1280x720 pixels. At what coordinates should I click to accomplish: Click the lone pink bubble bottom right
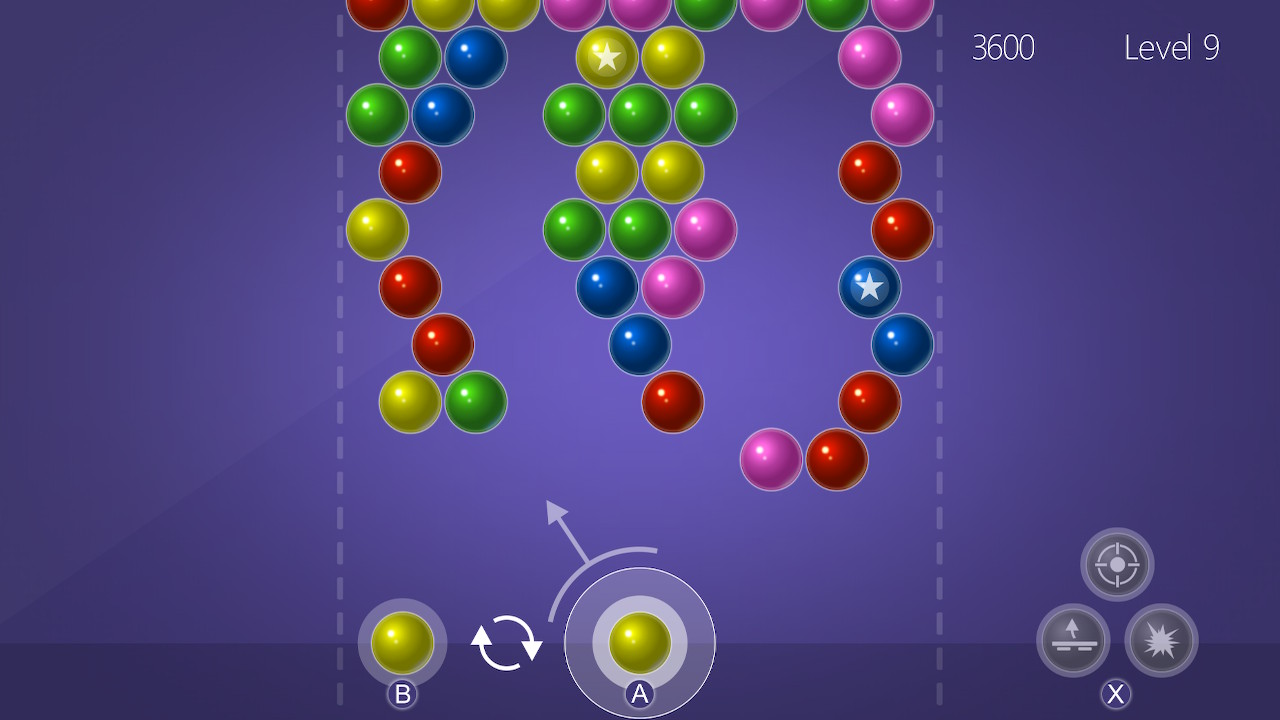pyautogui.click(x=770, y=458)
